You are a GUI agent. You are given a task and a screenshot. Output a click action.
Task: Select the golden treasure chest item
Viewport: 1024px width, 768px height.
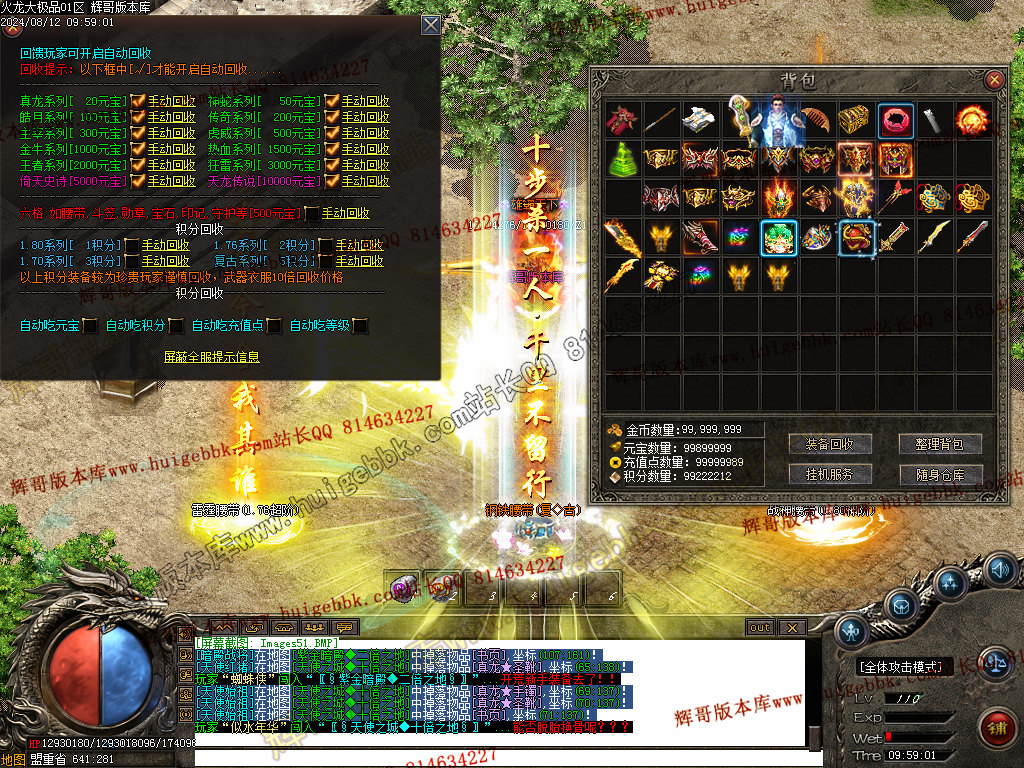(856, 121)
